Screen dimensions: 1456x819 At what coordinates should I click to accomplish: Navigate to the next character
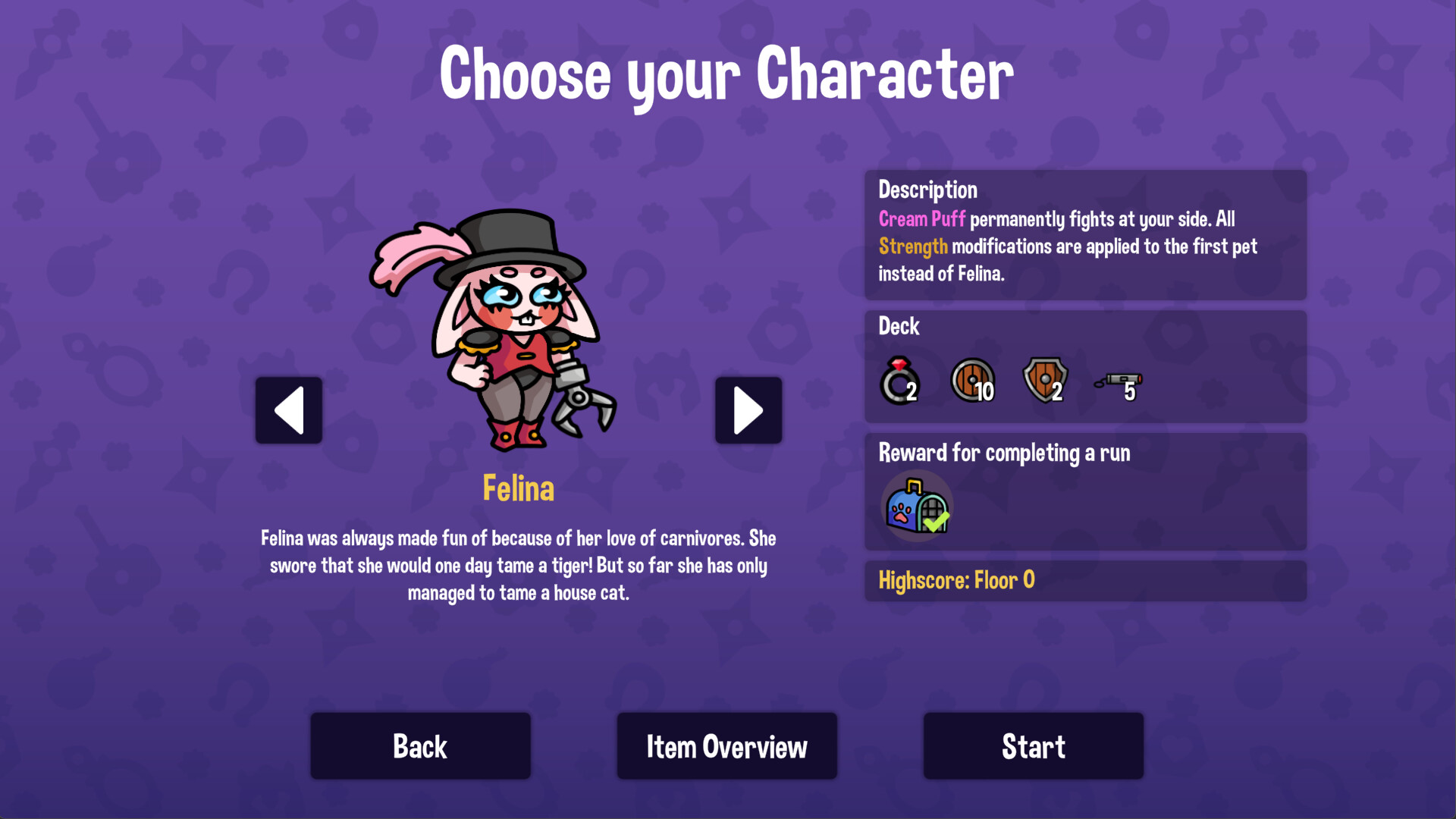tap(748, 410)
